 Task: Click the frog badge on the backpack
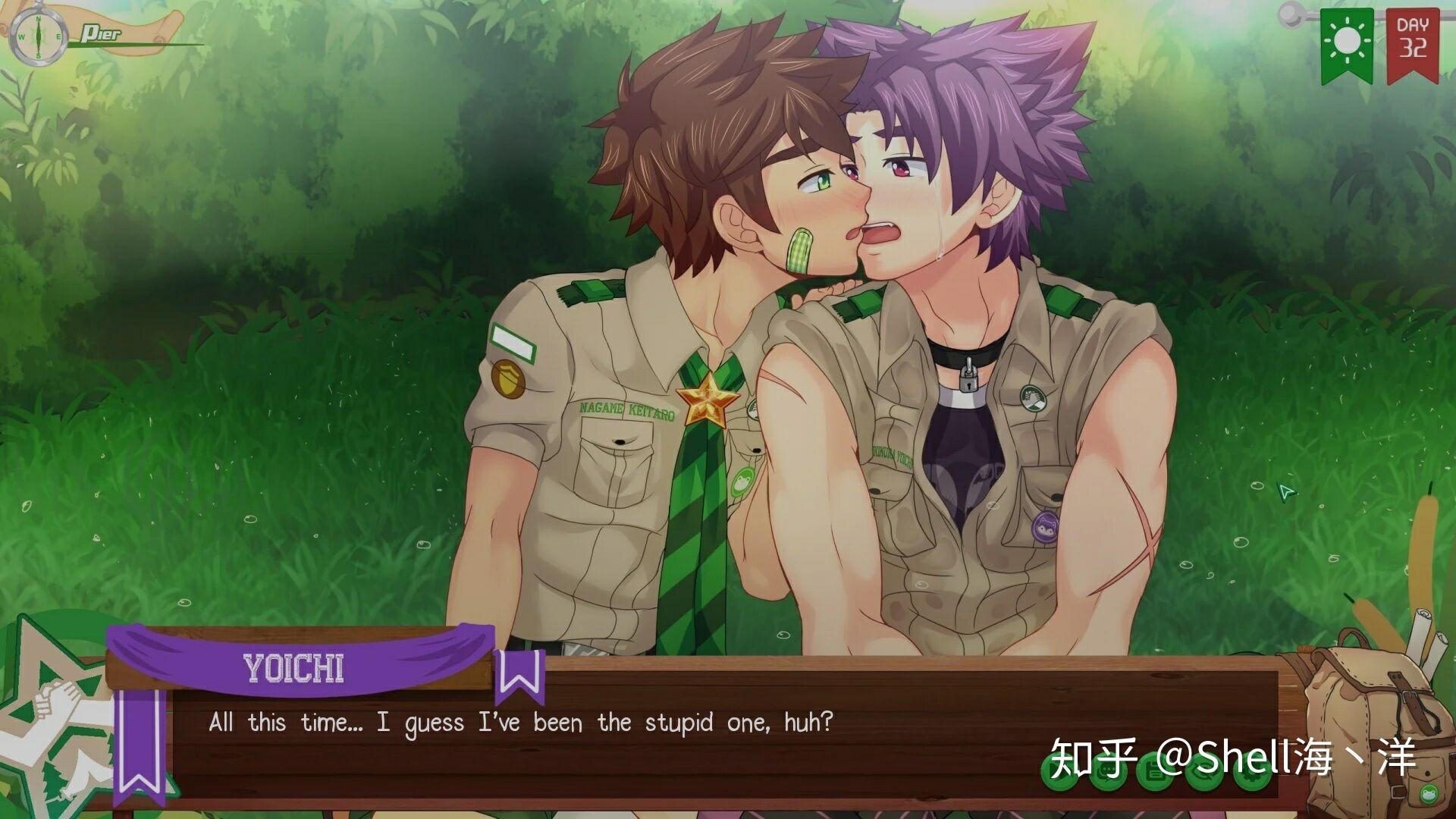tap(1429, 795)
